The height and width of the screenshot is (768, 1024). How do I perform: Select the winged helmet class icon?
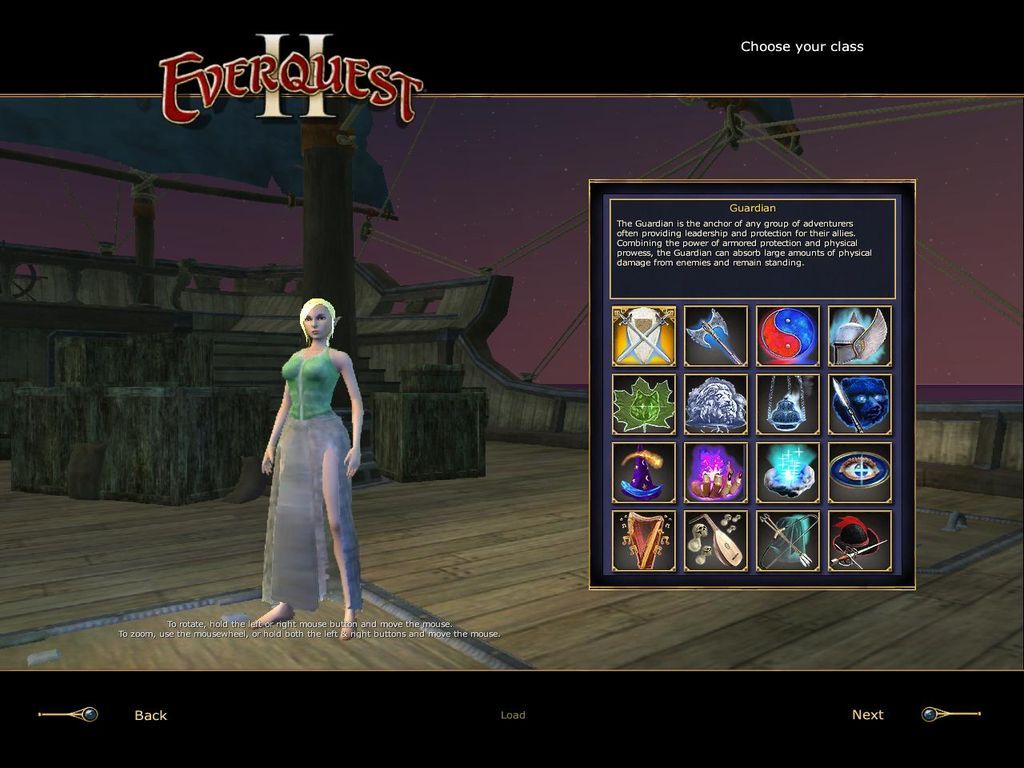click(860, 337)
